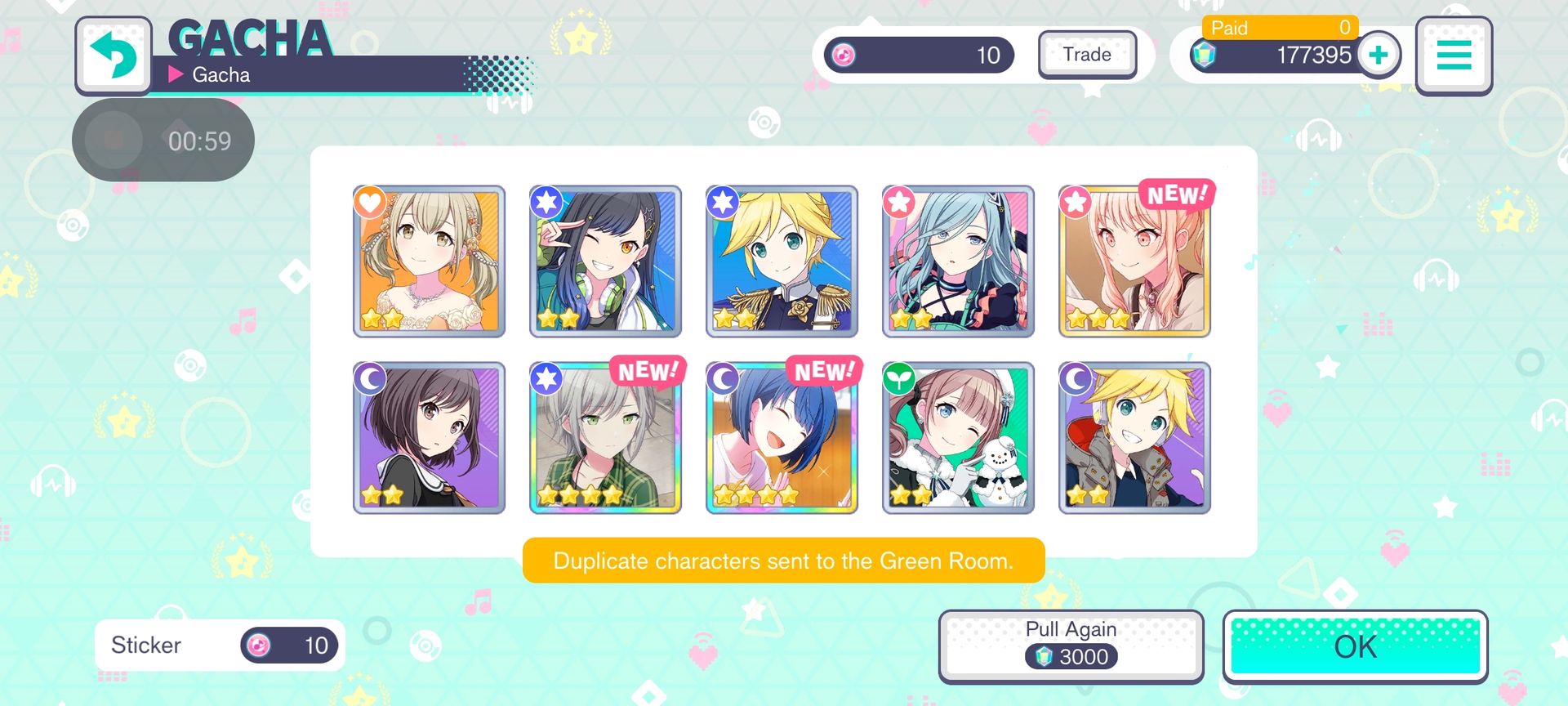Open the blond boy with headphones card
Viewport: 1568px width, 706px height.
(1134, 438)
